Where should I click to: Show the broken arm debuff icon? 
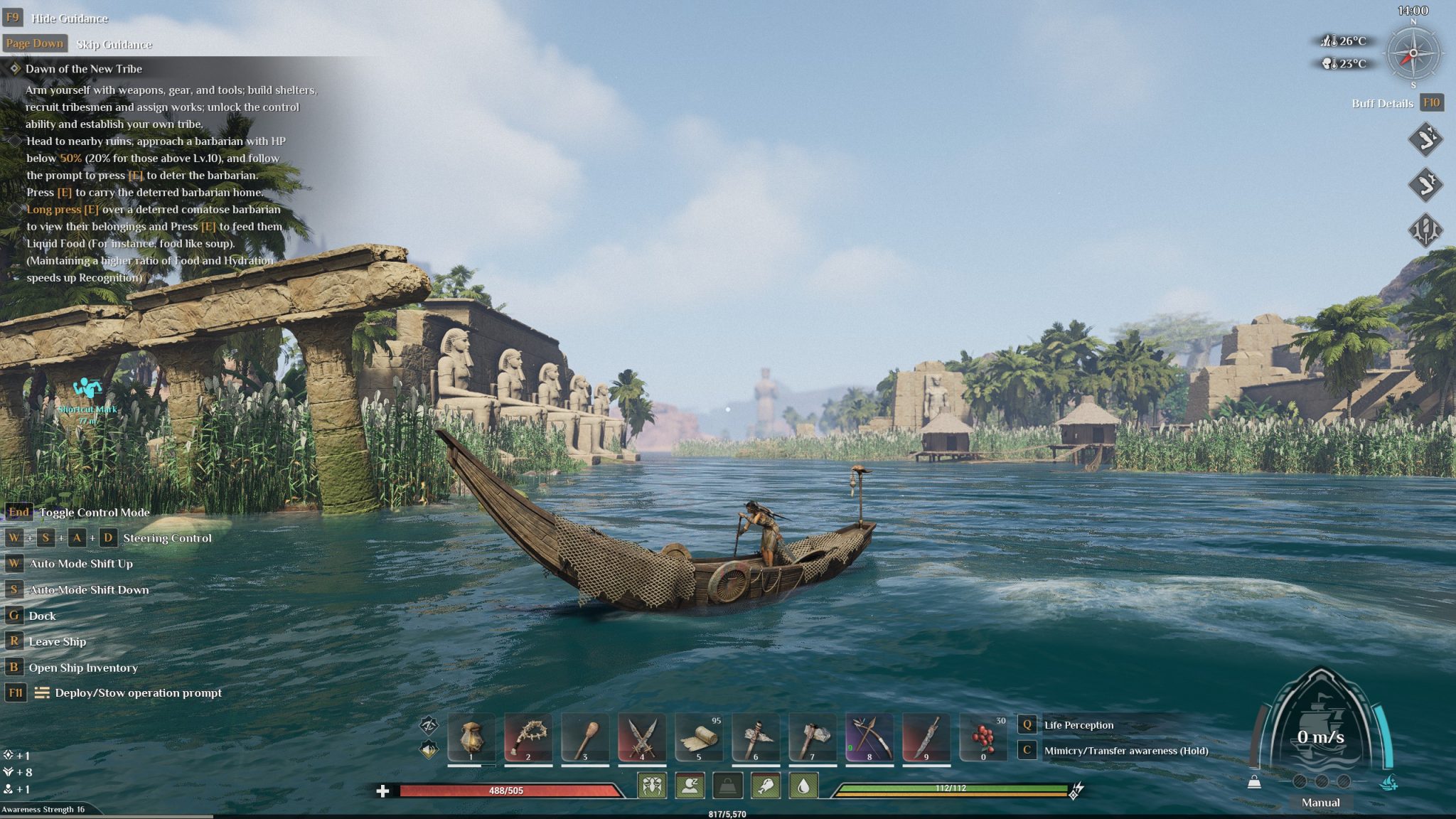1425,139
